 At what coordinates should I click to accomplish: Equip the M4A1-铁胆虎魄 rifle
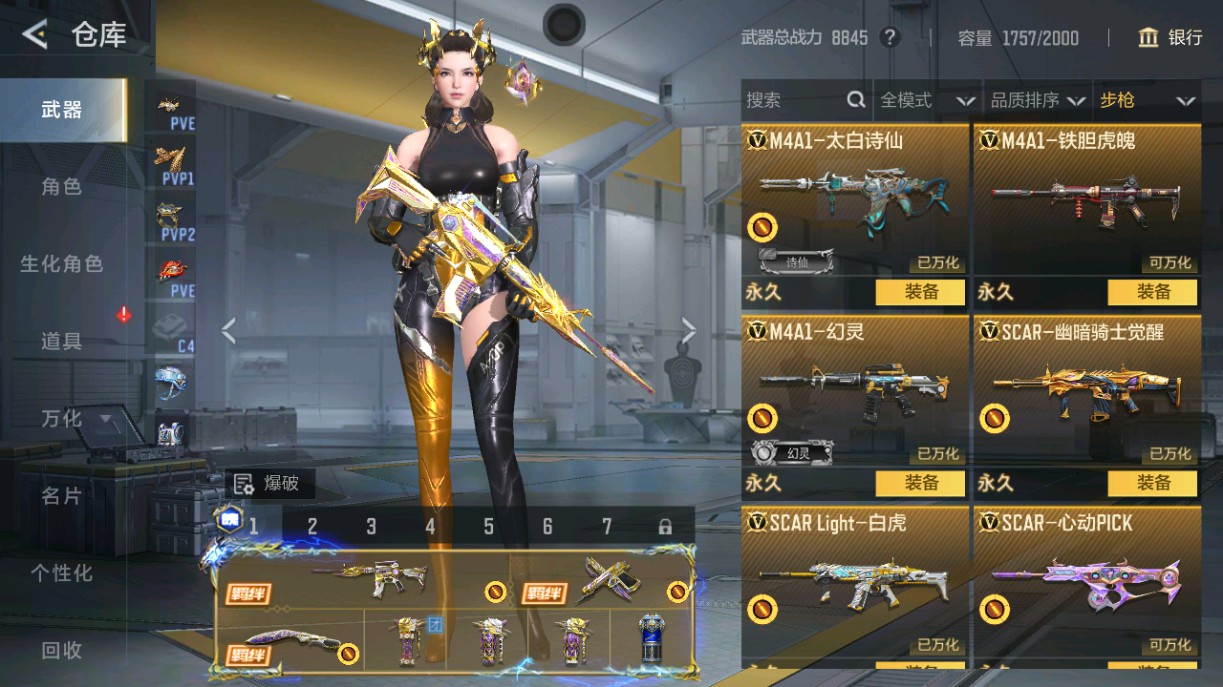[x=1152, y=292]
